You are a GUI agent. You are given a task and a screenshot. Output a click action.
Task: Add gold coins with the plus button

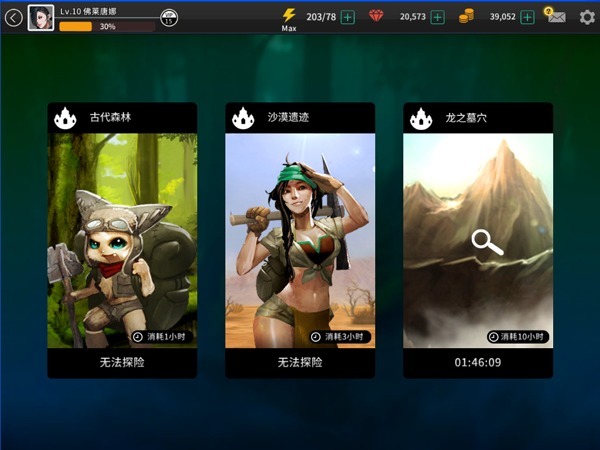527,17
